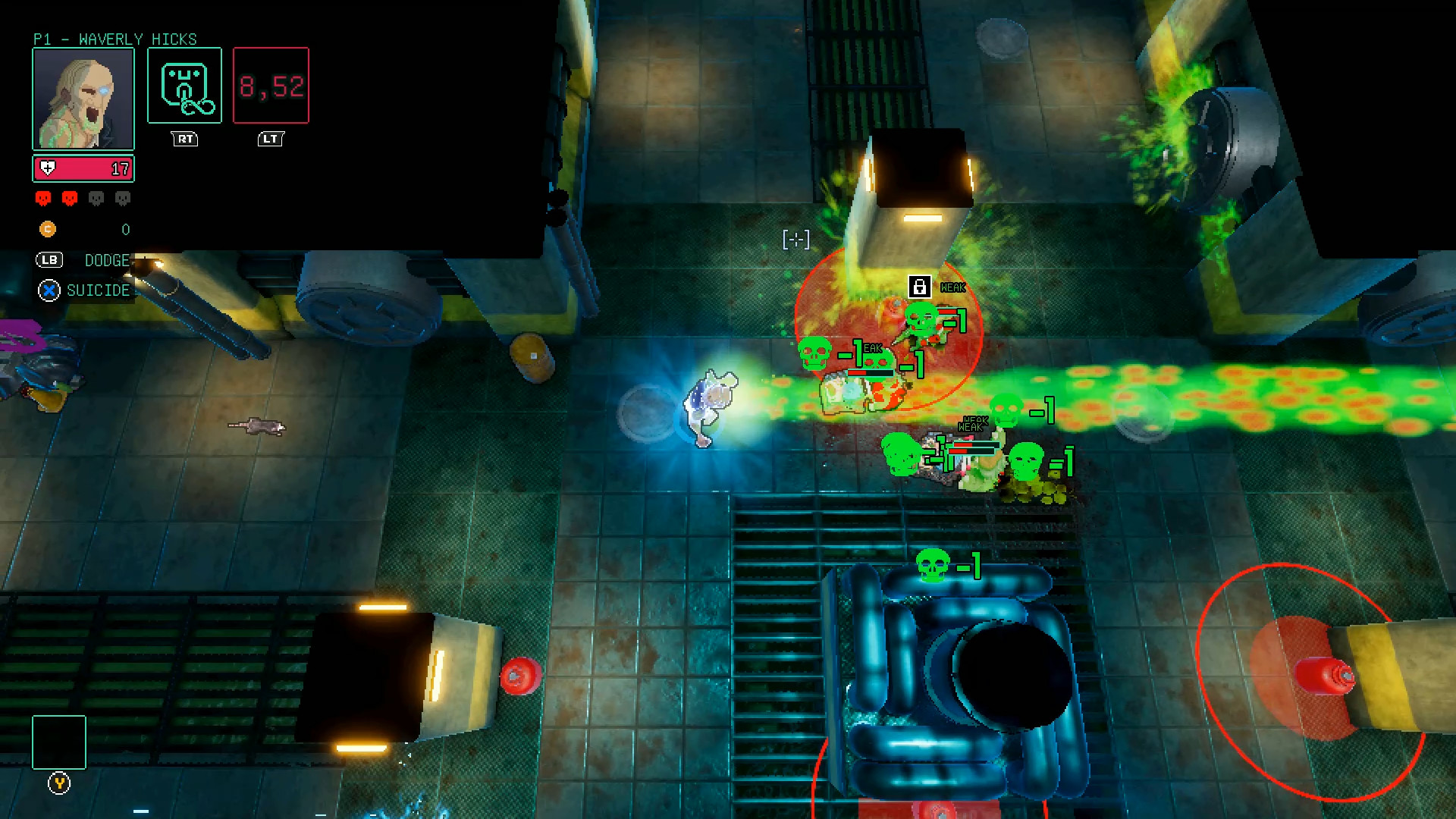This screenshot has width=1456, height=819.
Task: Select the red LT counter showing 8,52
Action: click(271, 85)
